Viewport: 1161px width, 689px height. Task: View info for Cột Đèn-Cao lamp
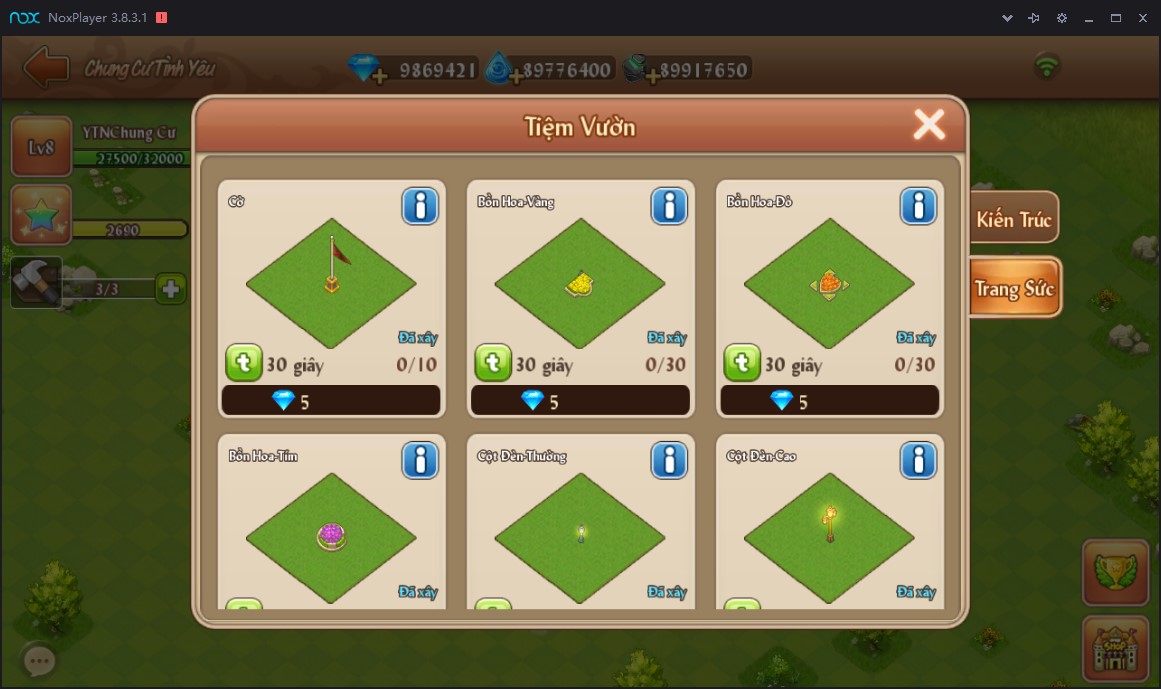(x=918, y=460)
